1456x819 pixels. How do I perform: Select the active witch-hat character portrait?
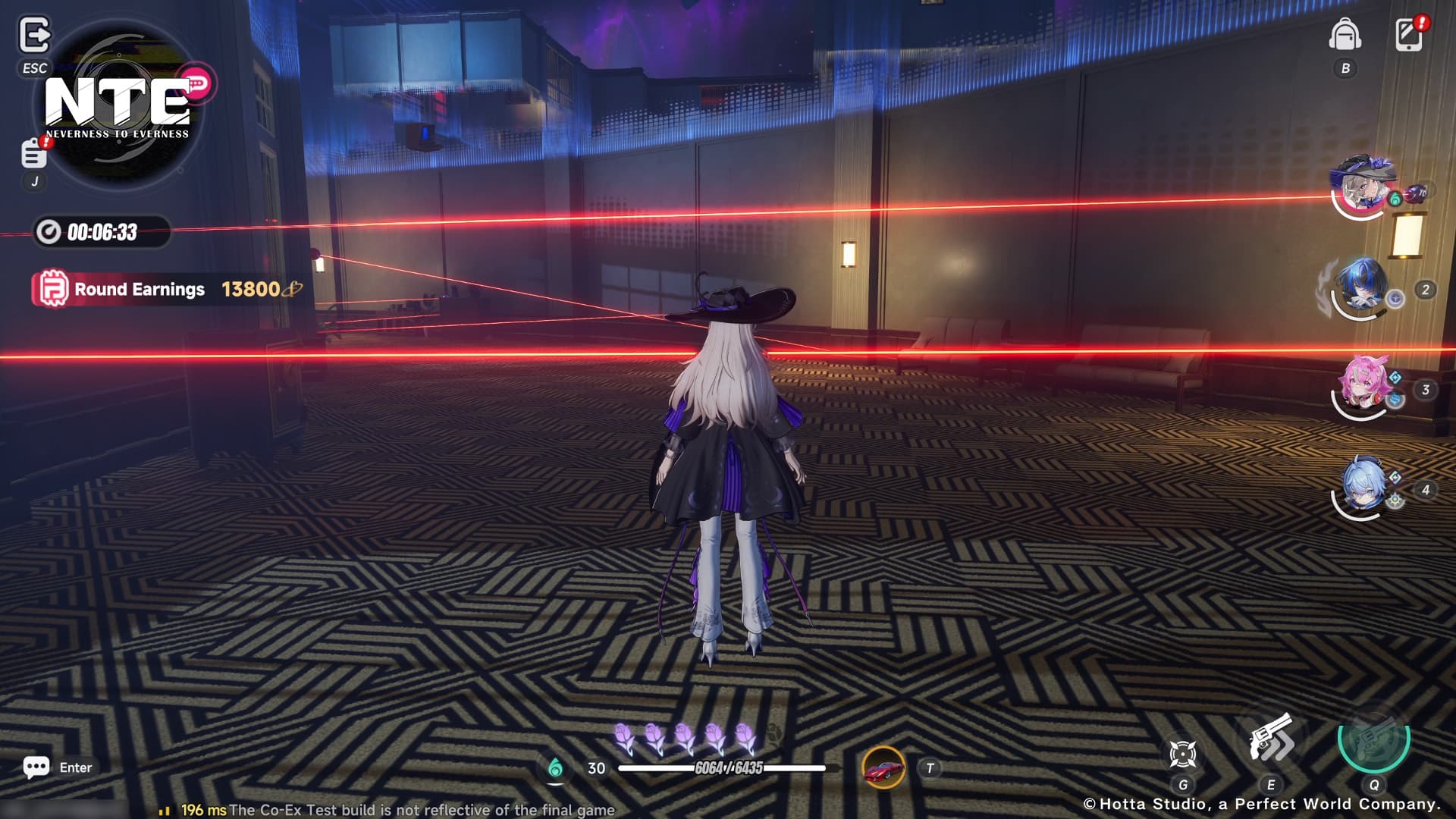click(x=1362, y=187)
